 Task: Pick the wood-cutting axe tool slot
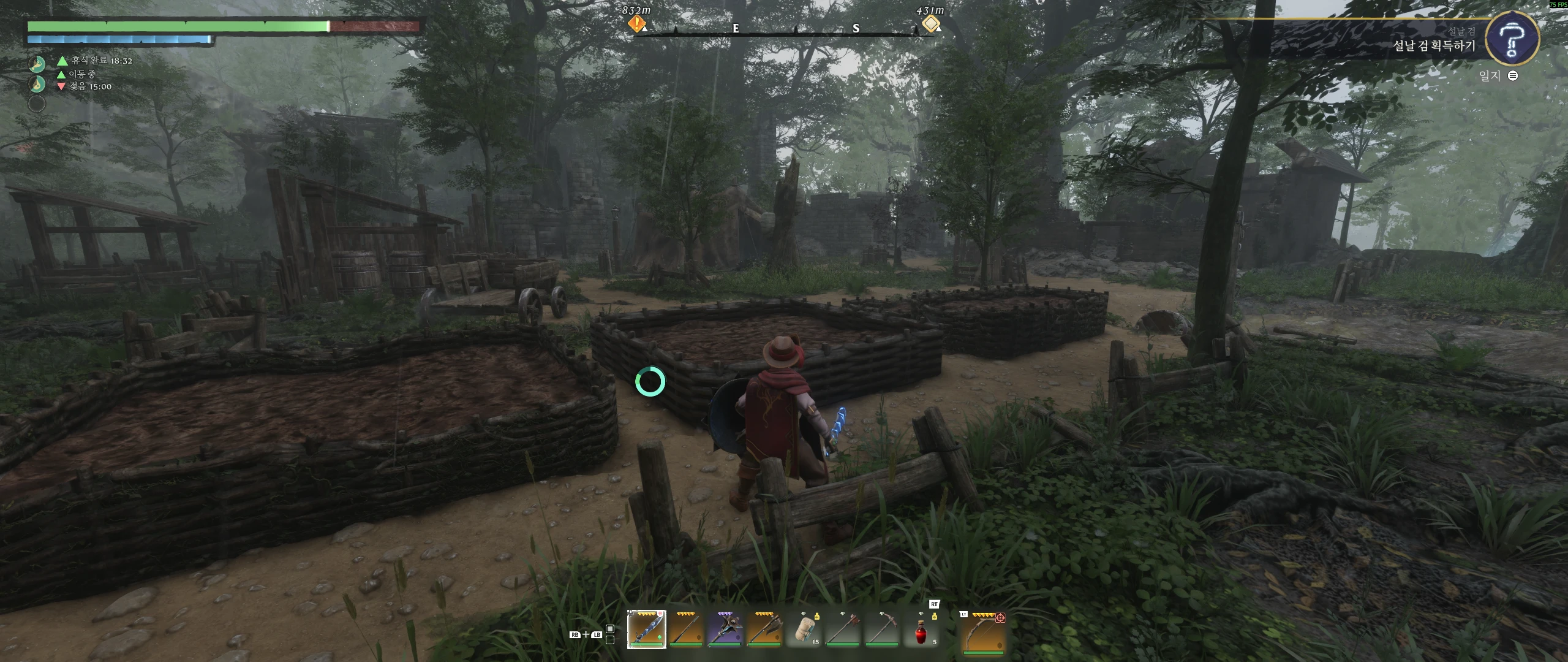pyautogui.click(x=843, y=629)
